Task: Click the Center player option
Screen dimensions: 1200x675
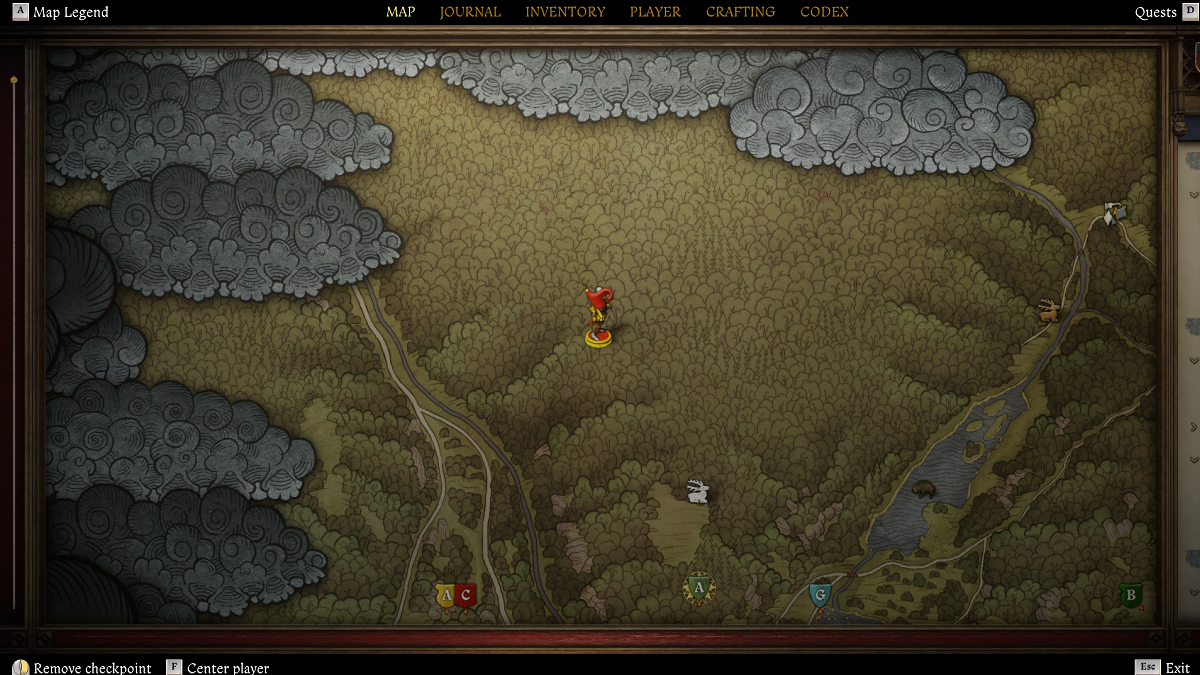Action: pyautogui.click(x=227, y=668)
